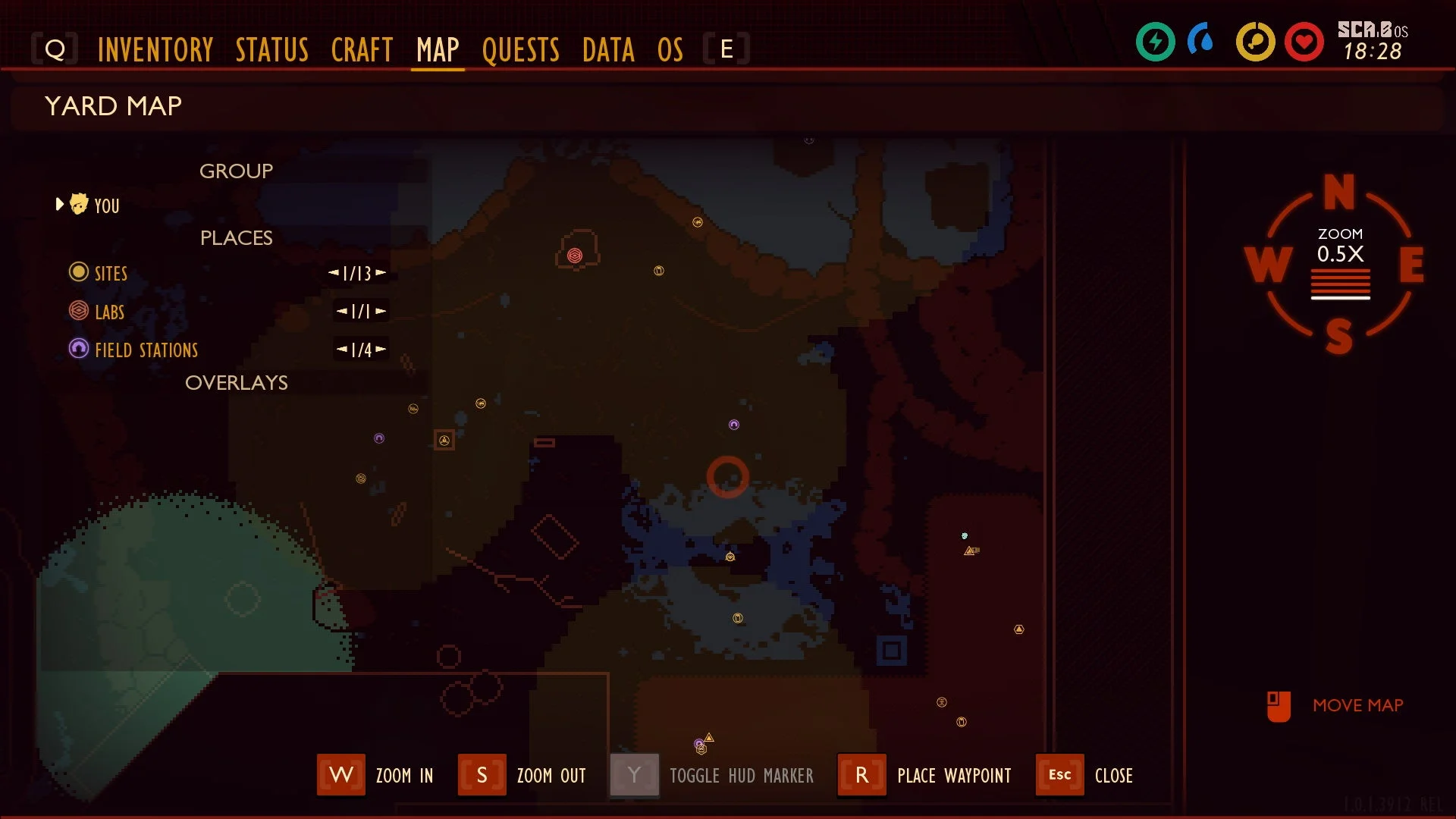
Task: Open the Status tab
Action: [271, 50]
